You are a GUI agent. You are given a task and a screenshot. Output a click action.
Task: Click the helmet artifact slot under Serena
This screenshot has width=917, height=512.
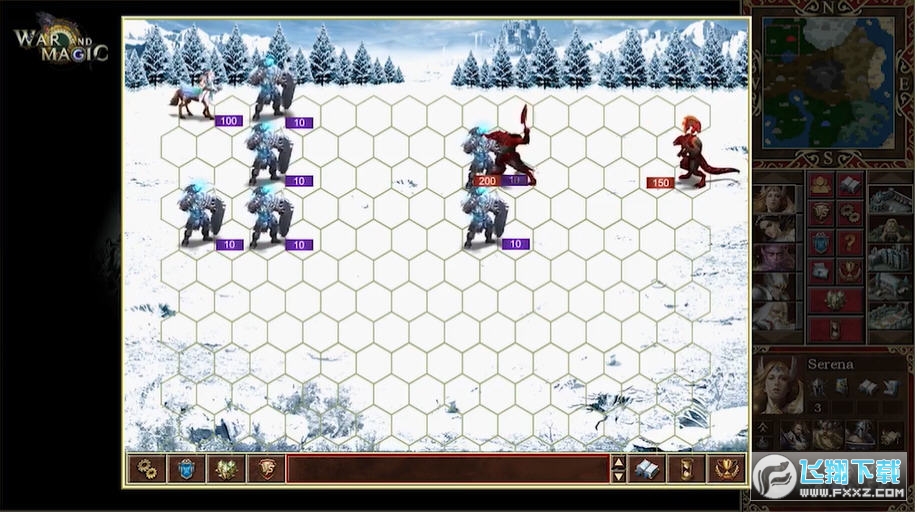pyautogui.click(x=817, y=386)
